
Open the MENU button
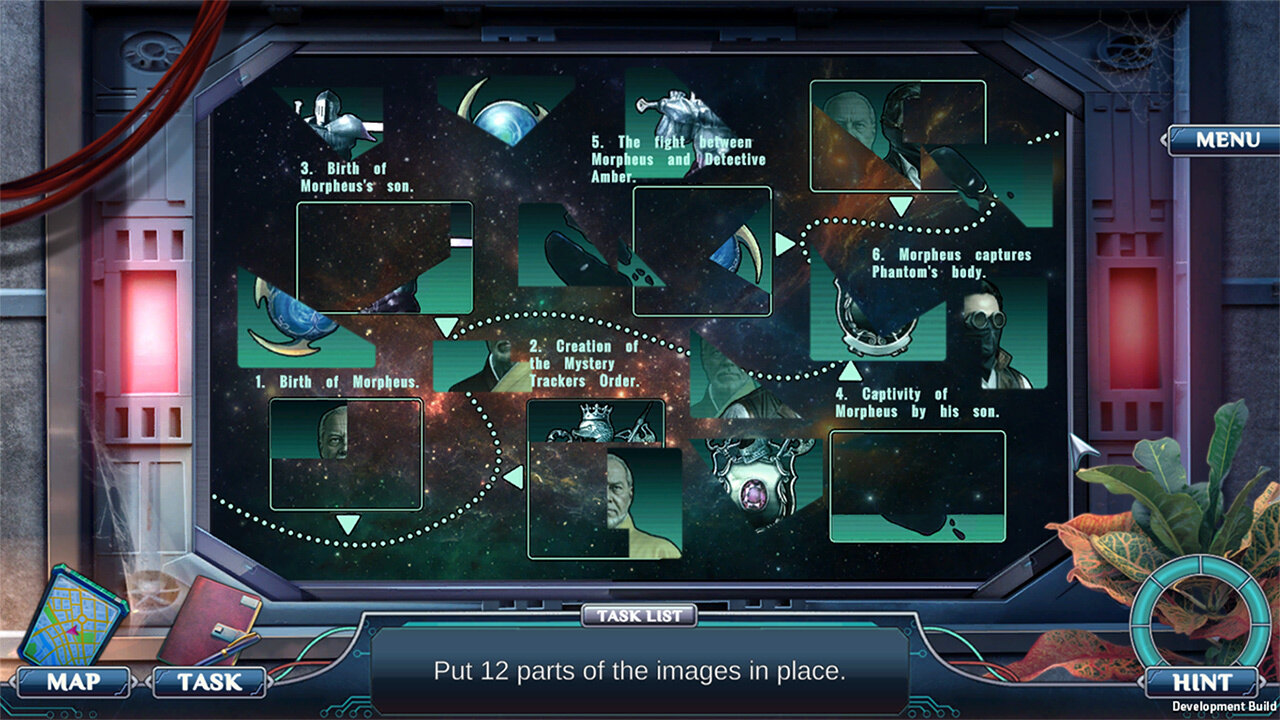[1226, 140]
